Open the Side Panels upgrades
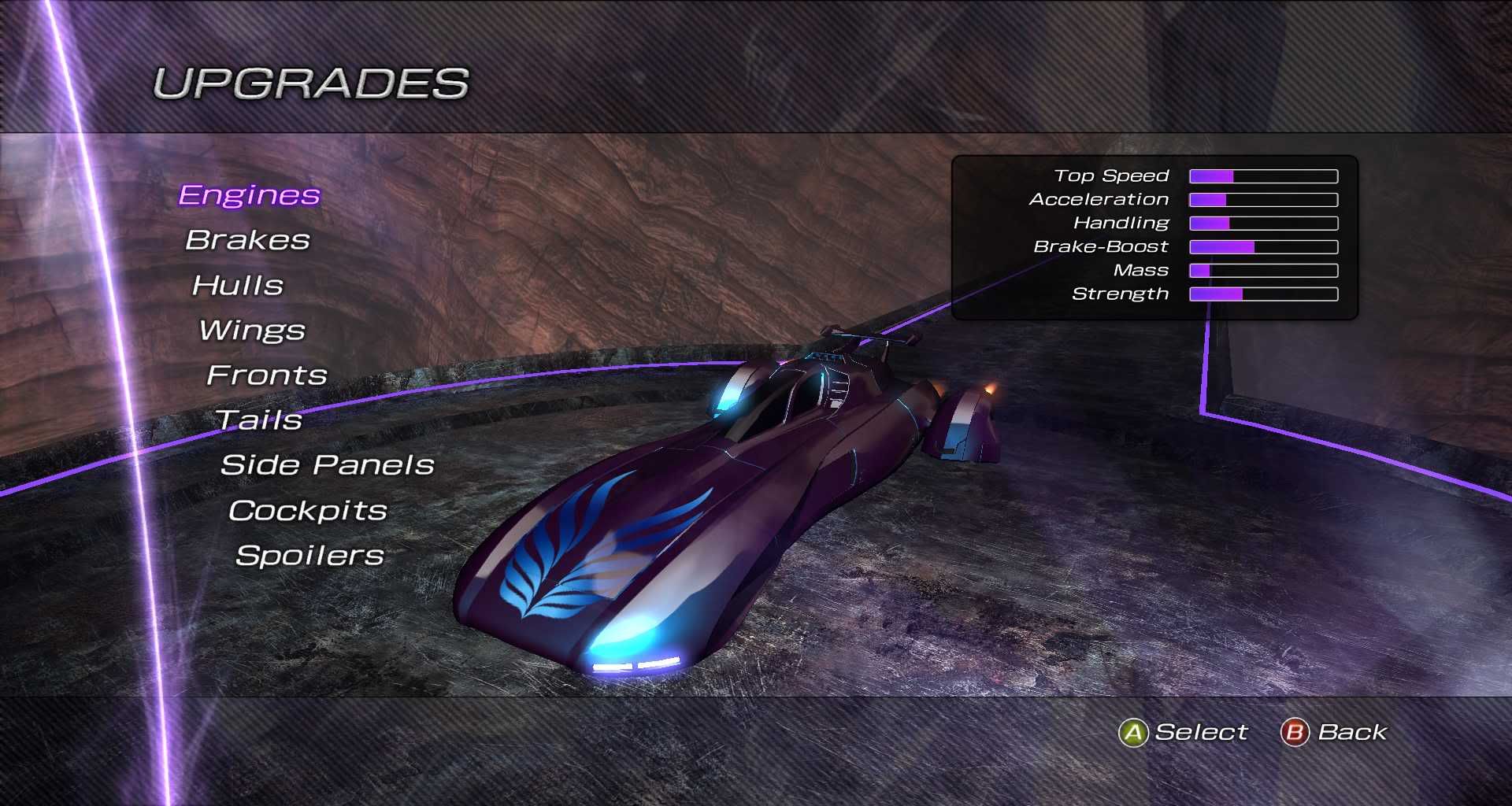Image resolution: width=1512 pixels, height=806 pixels. pyautogui.click(x=328, y=465)
